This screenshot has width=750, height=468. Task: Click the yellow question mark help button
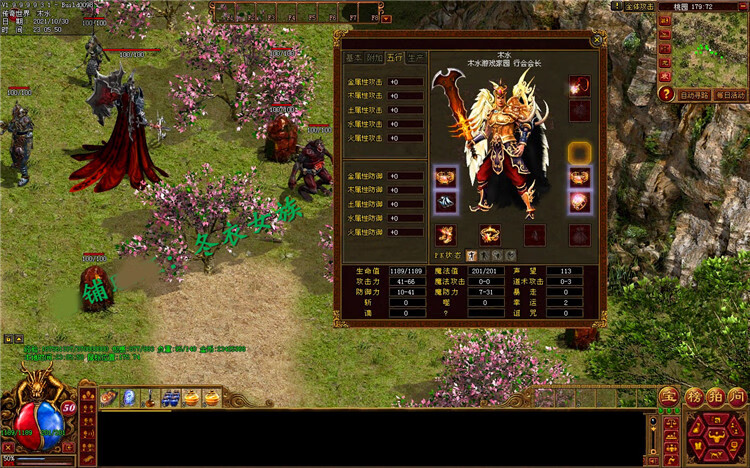click(x=666, y=94)
